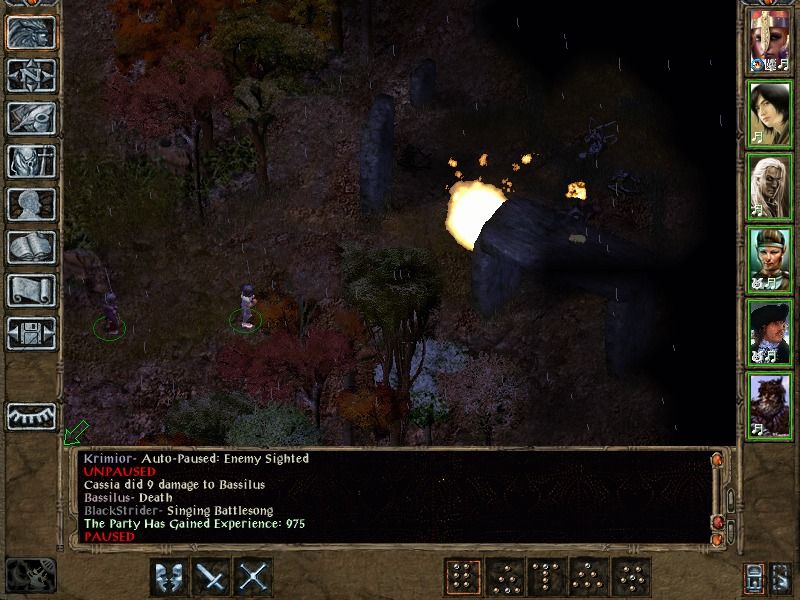
Task: Open the party inventory screen
Action: 31,160
